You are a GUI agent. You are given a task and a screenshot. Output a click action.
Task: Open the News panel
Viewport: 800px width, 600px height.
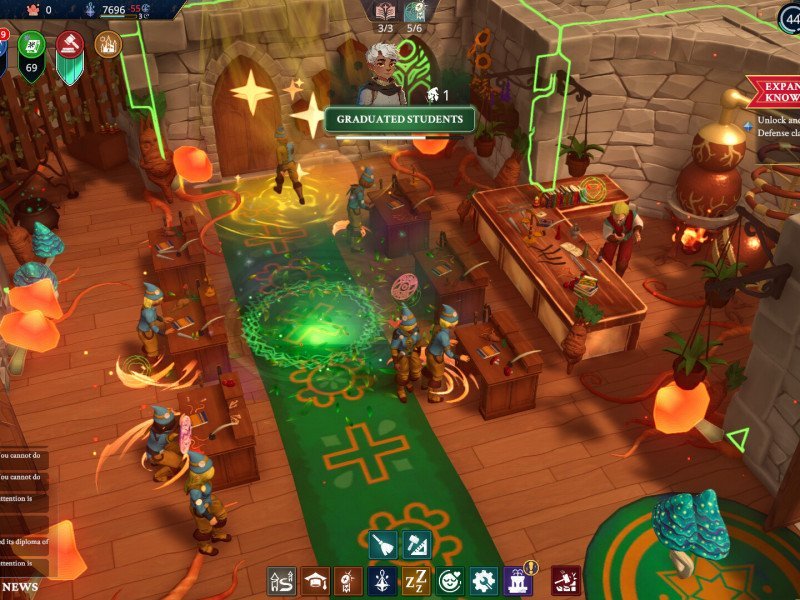[21, 586]
